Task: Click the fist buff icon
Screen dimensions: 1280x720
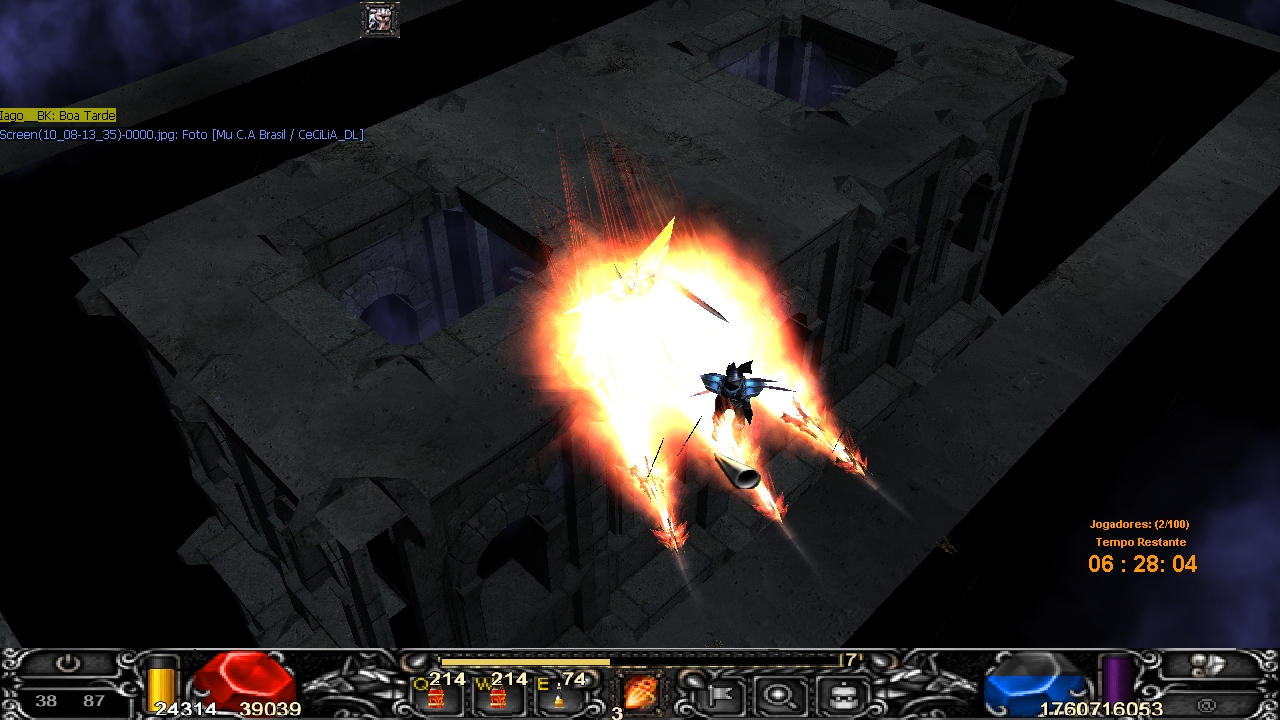Action: click(380, 20)
